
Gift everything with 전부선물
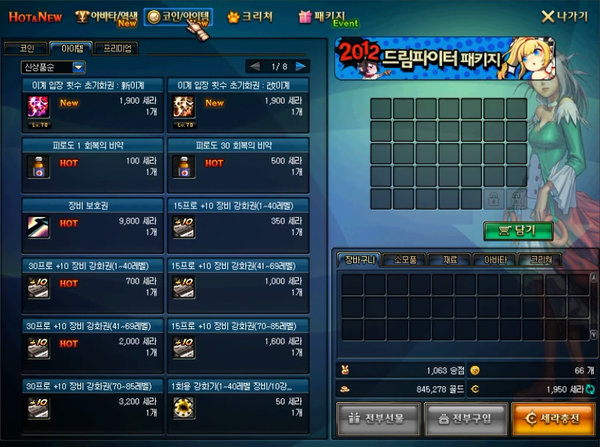(x=374, y=417)
